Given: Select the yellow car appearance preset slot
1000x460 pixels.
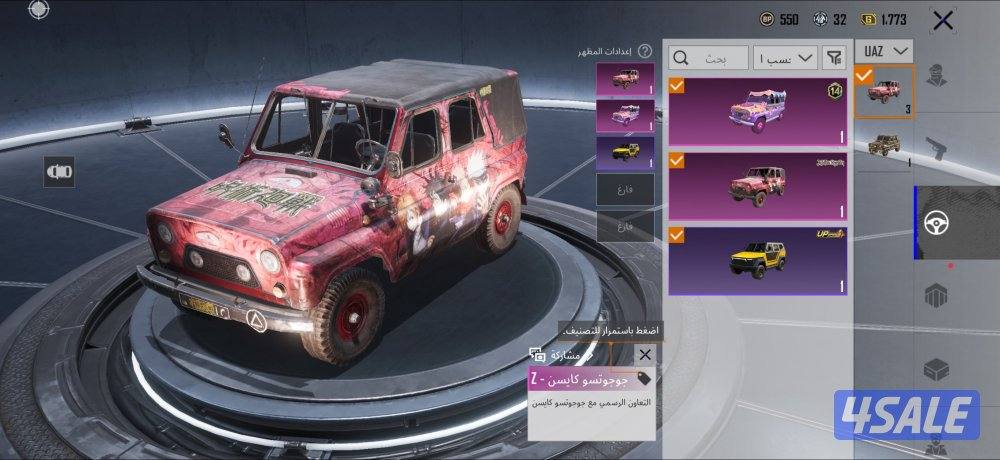Looking at the screenshot, I should point(625,151).
